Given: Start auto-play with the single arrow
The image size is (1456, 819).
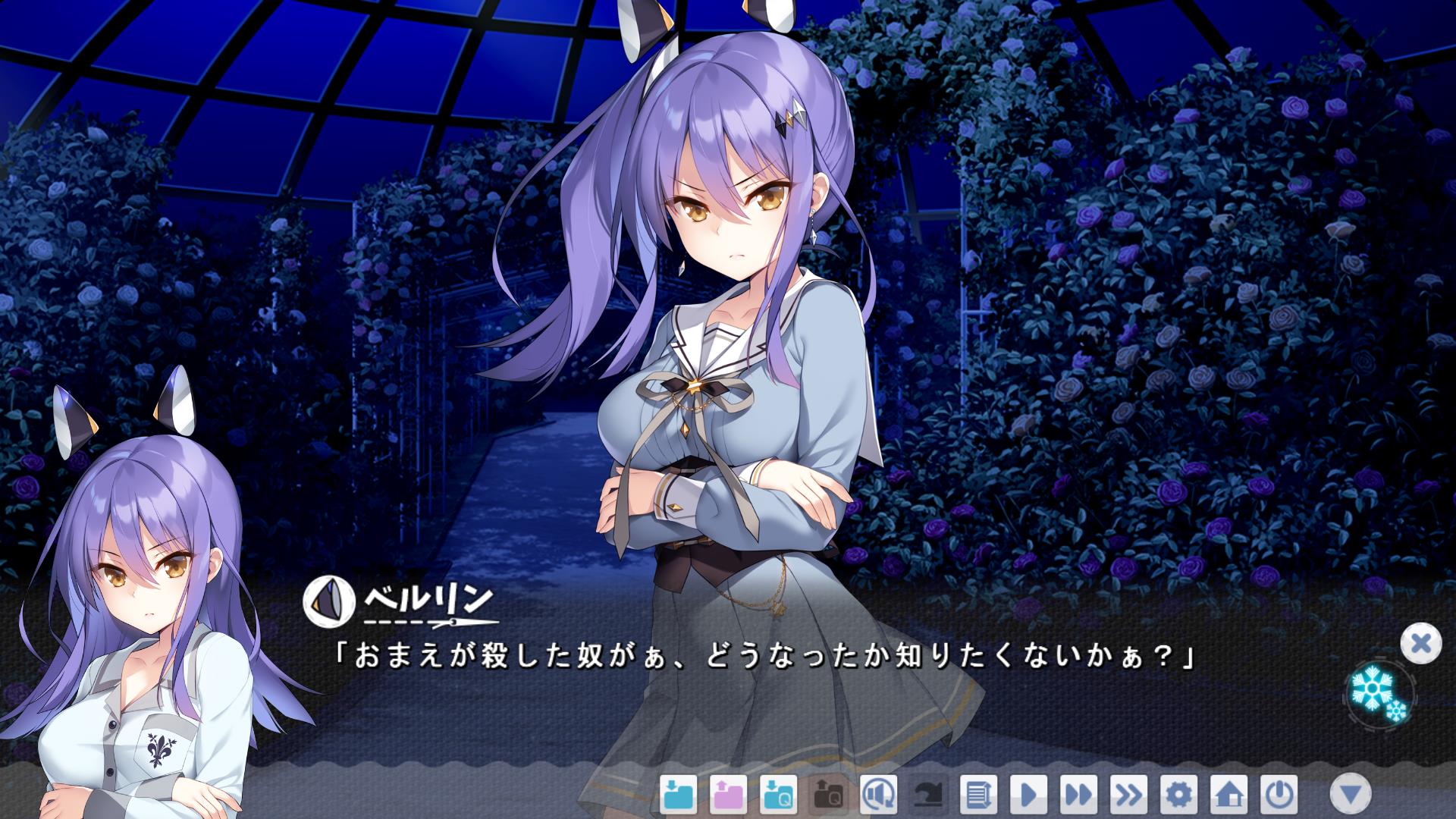Looking at the screenshot, I should 1028,795.
